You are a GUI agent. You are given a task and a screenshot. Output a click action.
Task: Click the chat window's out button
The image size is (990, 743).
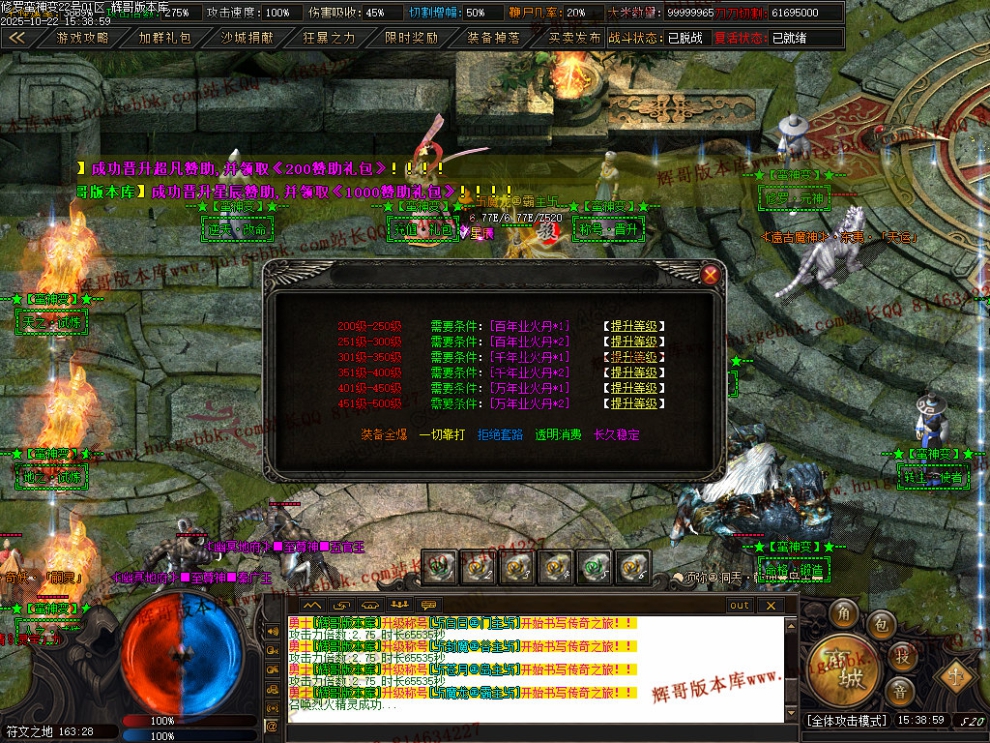tap(739, 605)
